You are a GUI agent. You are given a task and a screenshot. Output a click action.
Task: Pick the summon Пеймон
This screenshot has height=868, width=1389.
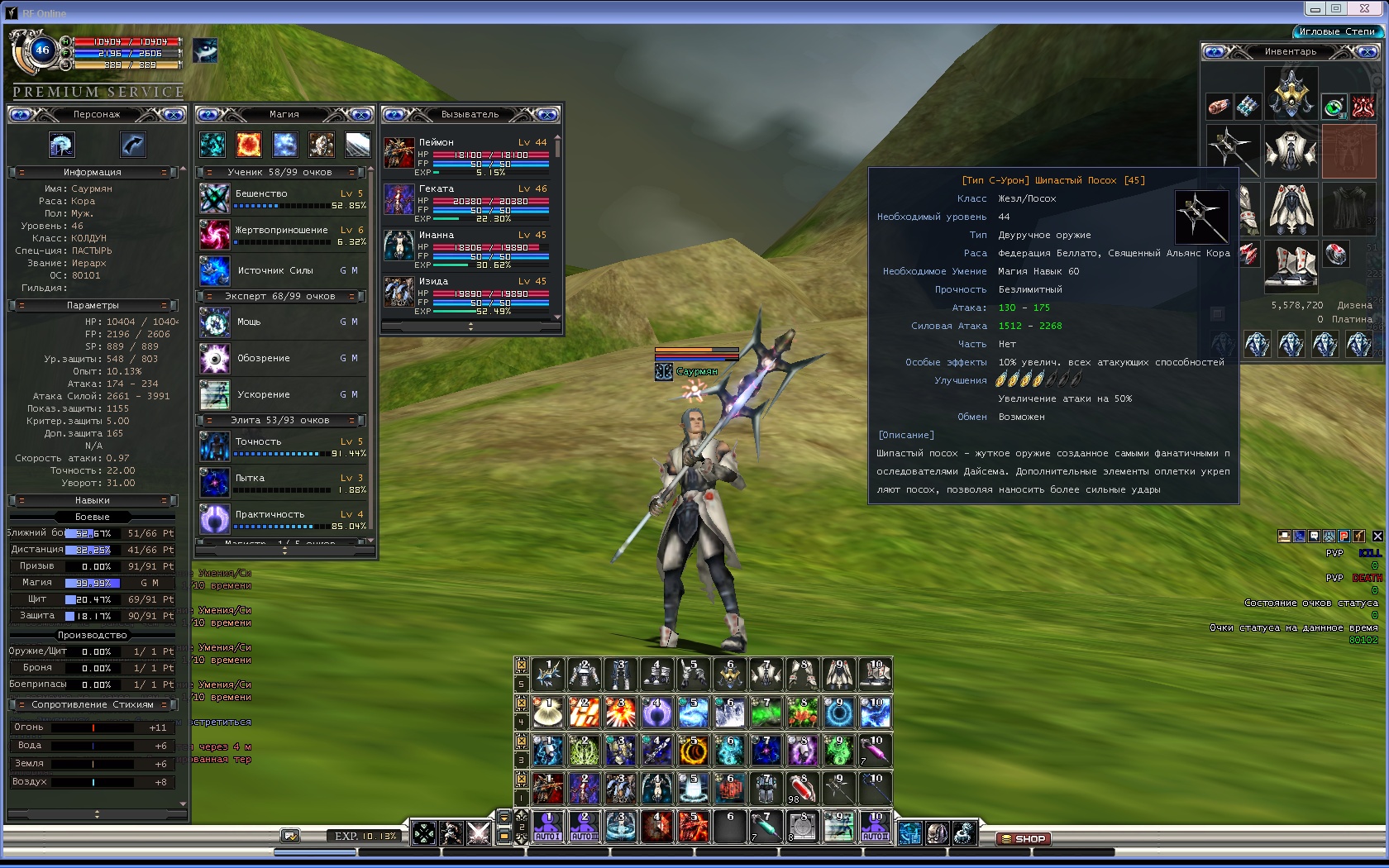(399, 153)
